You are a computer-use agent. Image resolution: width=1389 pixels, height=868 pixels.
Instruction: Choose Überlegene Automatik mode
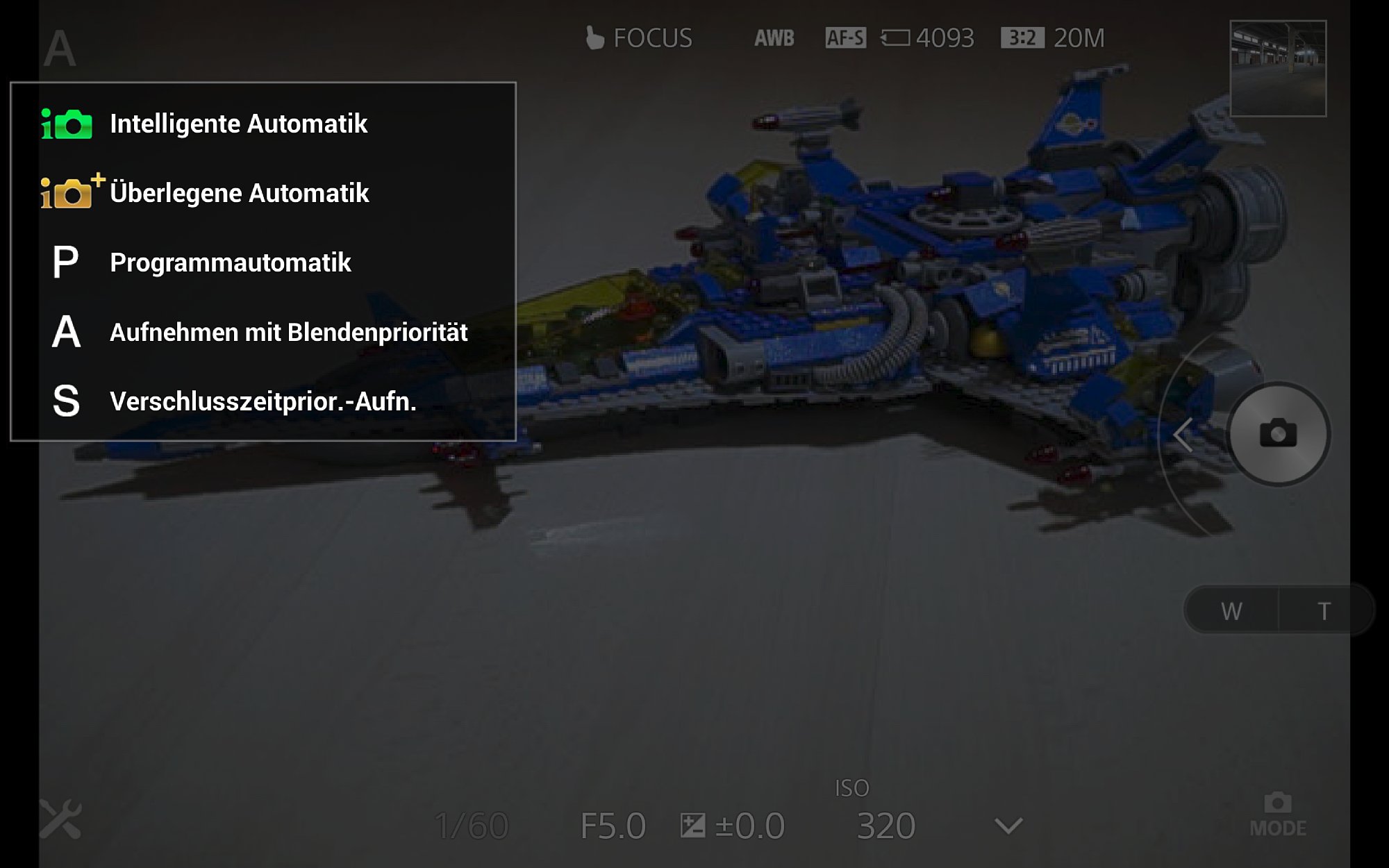click(x=238, y=193)
